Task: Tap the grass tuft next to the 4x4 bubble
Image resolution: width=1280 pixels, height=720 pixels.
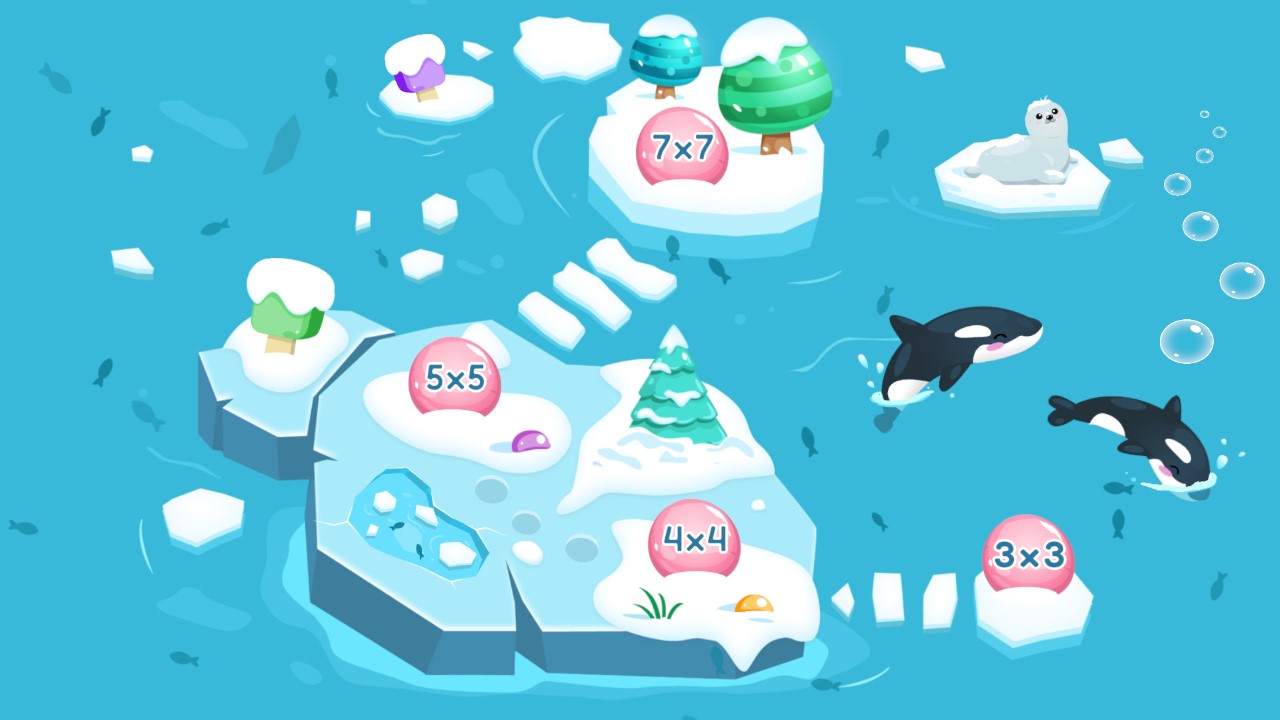Action: click(x=655, y=600)
